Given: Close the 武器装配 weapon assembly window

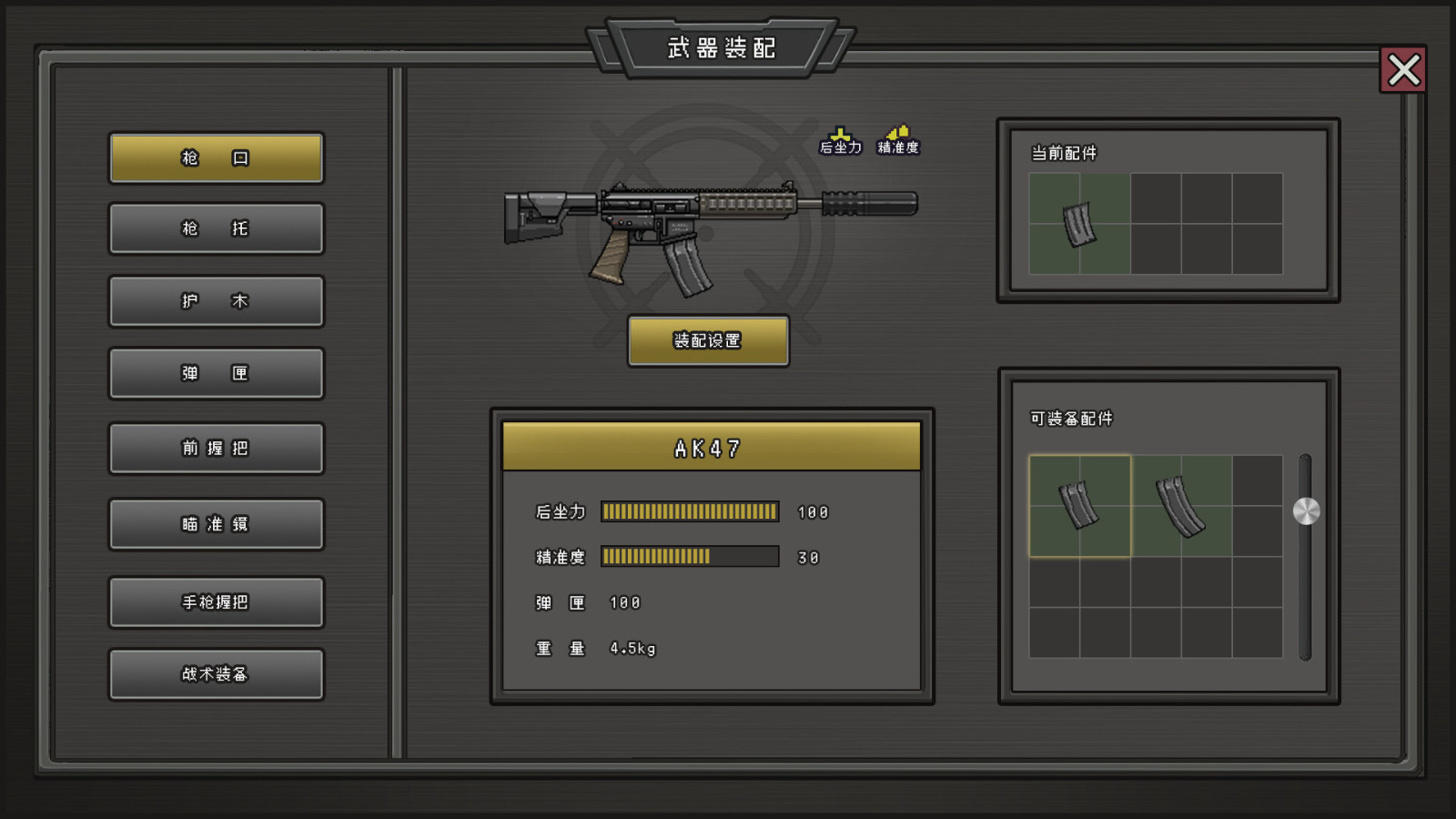Looking at the screenshot, I should 1403,70.
